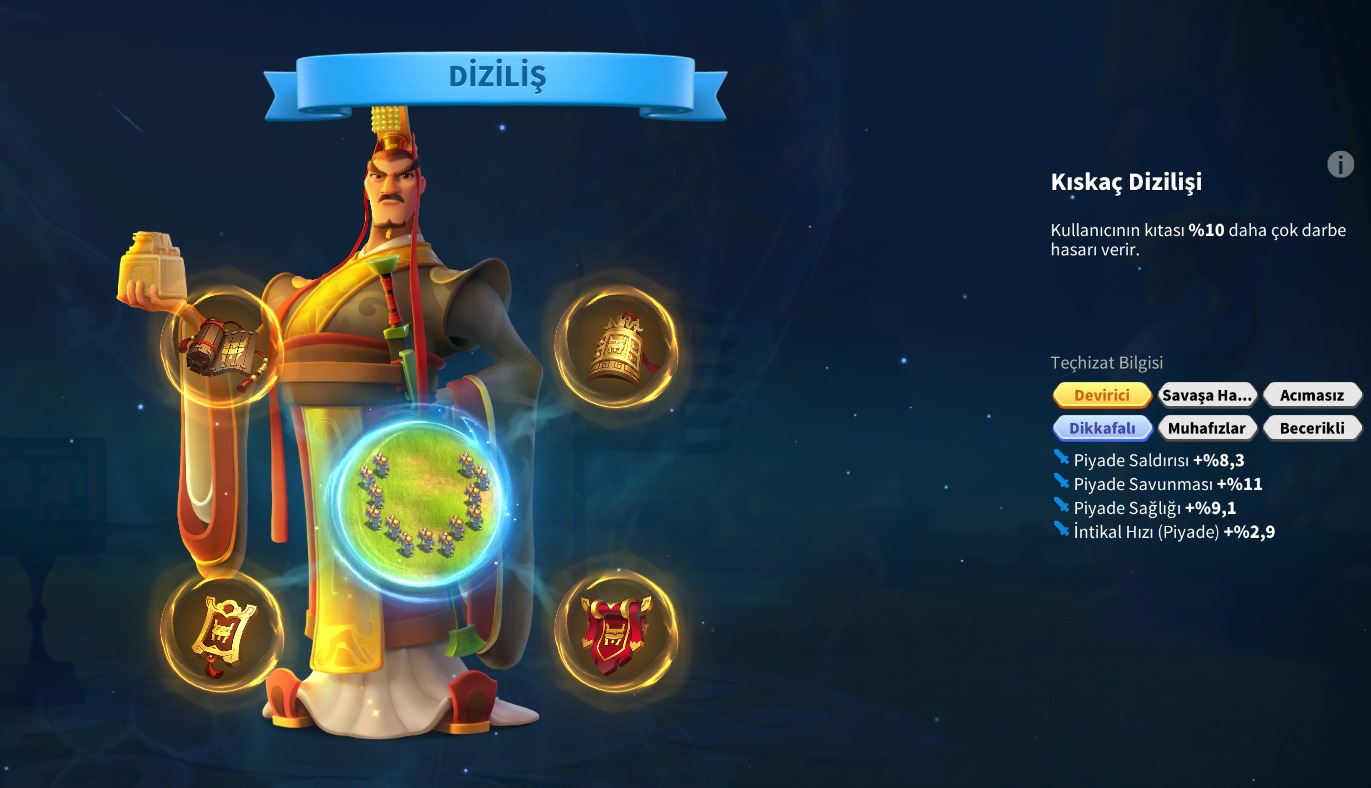
Task: Select the Savaşa Ha... equipment tag
Action: 1207,395
